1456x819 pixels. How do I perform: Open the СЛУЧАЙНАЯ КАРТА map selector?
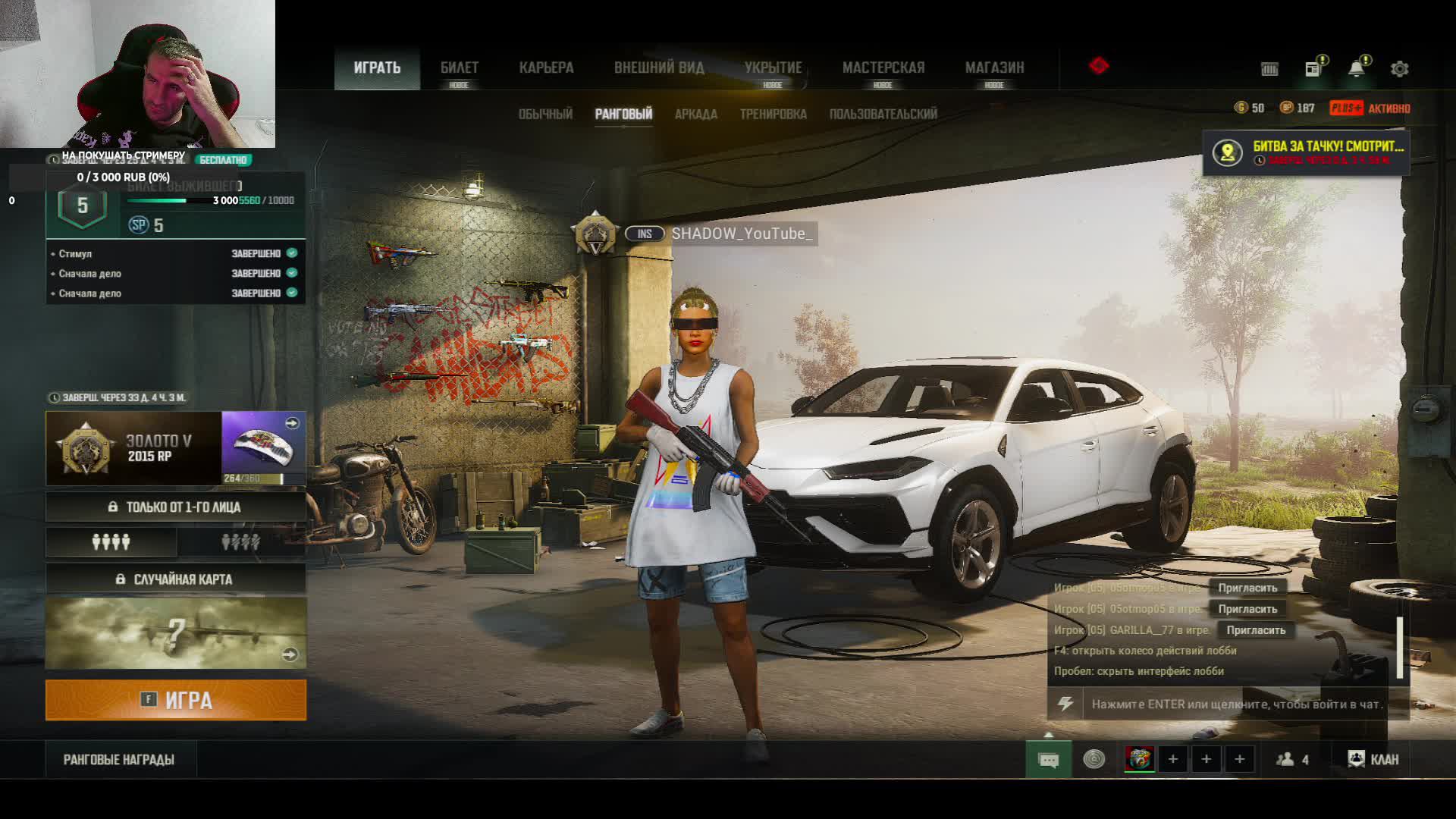tap(176, 579)
